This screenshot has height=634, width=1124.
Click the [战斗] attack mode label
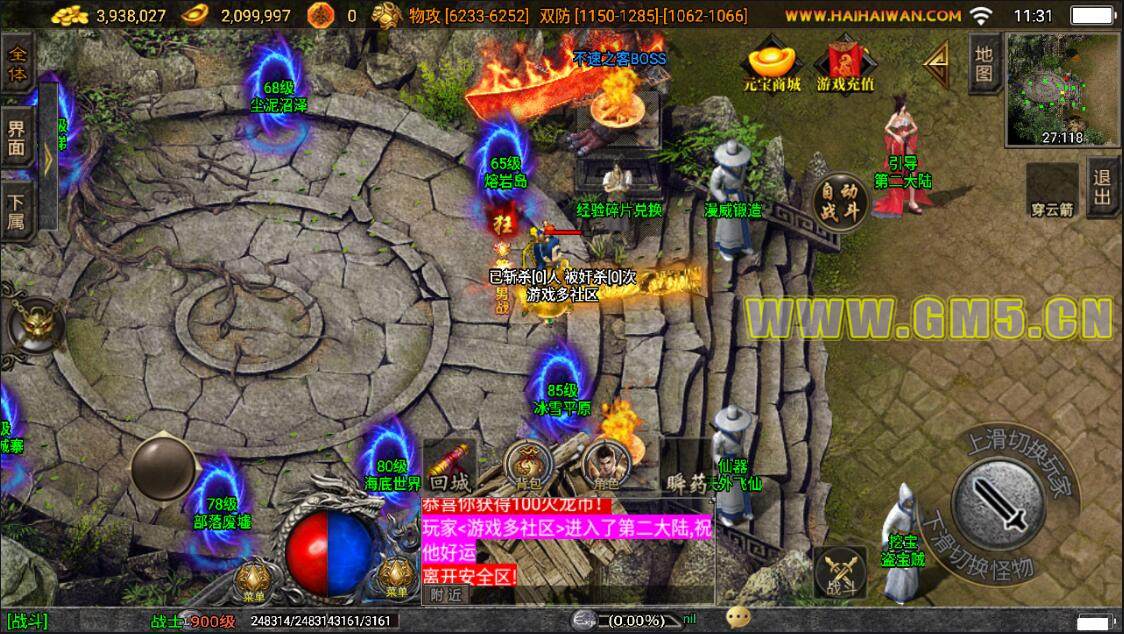tap(26, 621)
